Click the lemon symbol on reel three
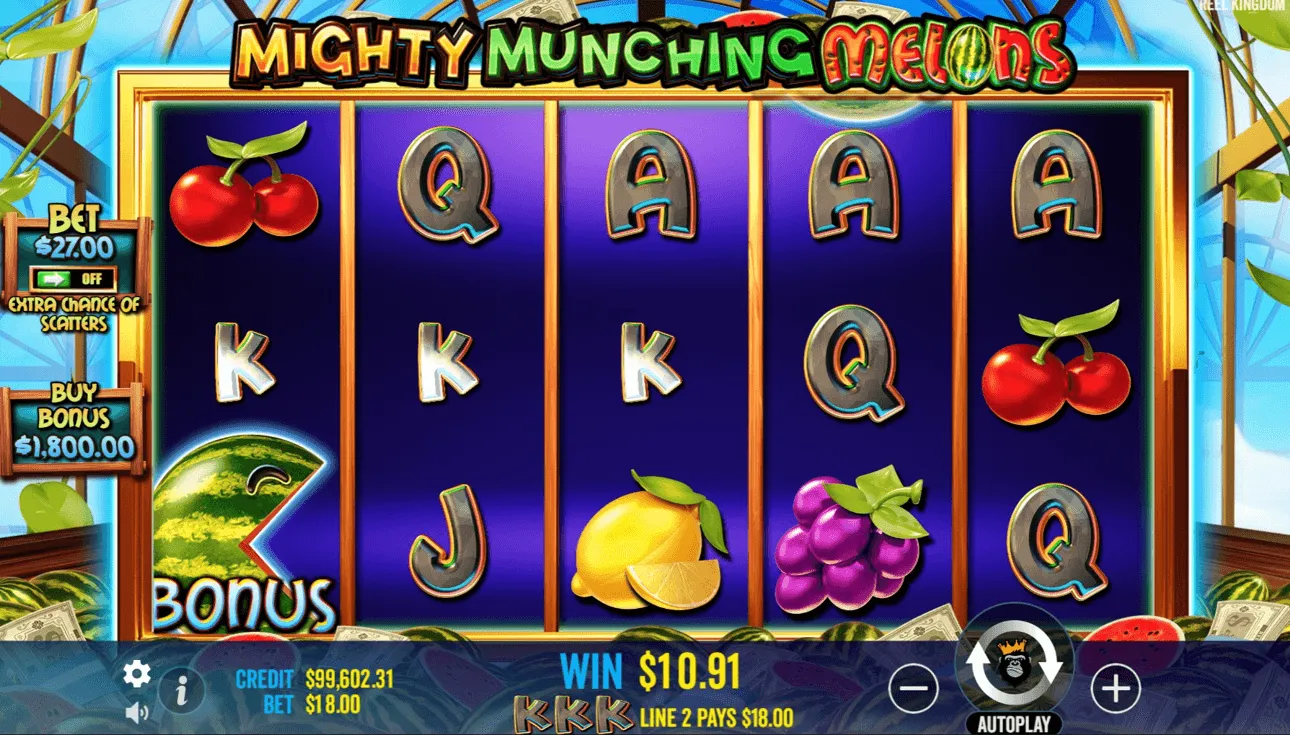1290x735 pixels. click(x=650, y=545)
